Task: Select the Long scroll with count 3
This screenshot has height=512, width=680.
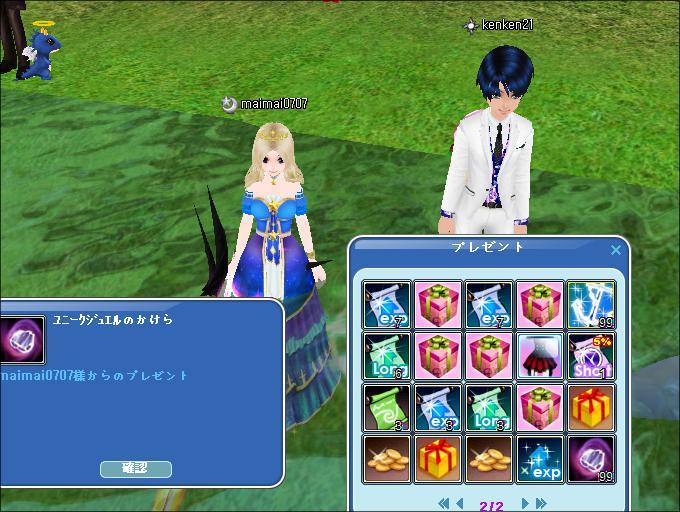Action: [x=489, y=407]
